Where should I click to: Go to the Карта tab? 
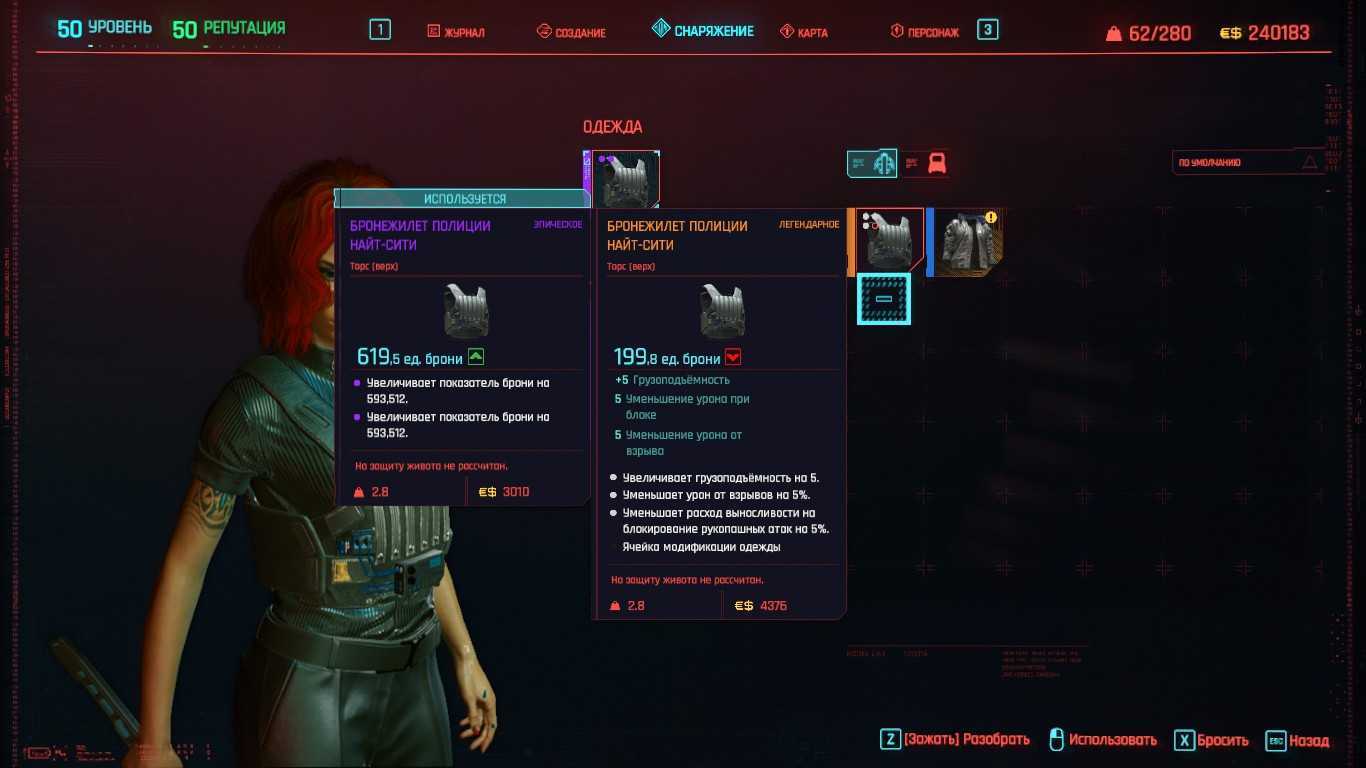pyautogui.click(x=804, y=32)
